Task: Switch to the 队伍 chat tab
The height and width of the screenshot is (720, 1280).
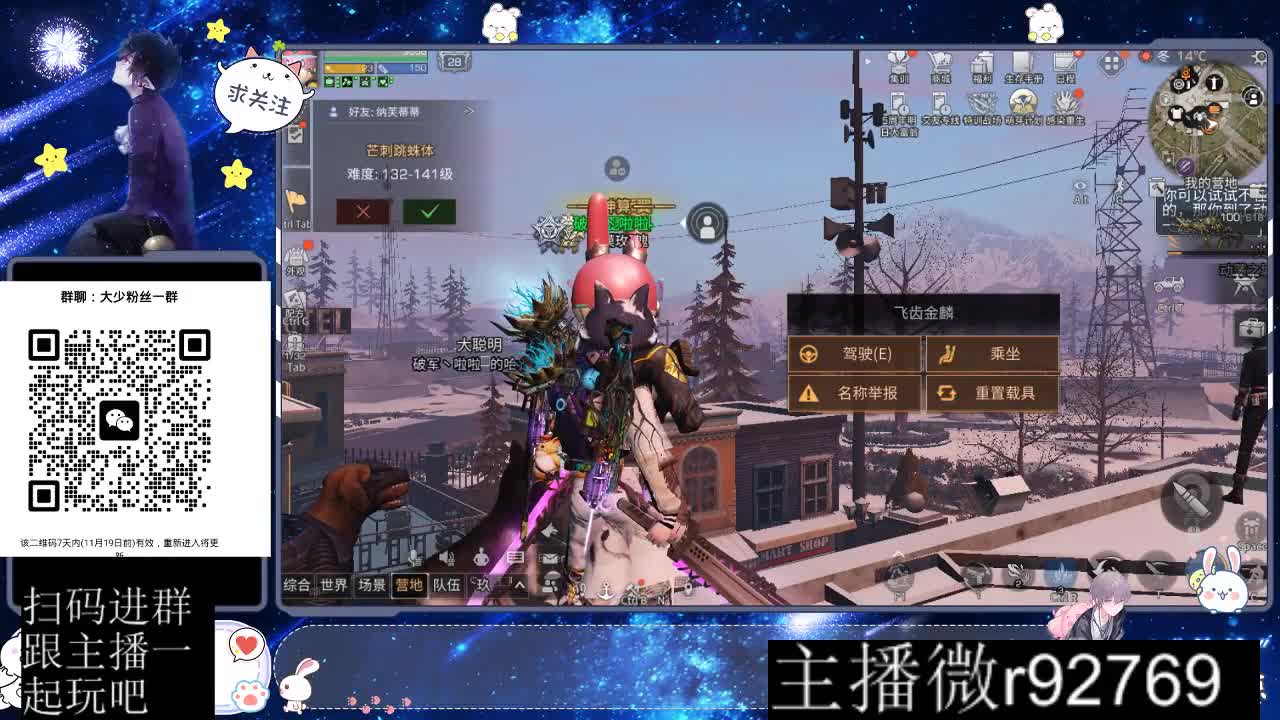Action: pos(446,583)
